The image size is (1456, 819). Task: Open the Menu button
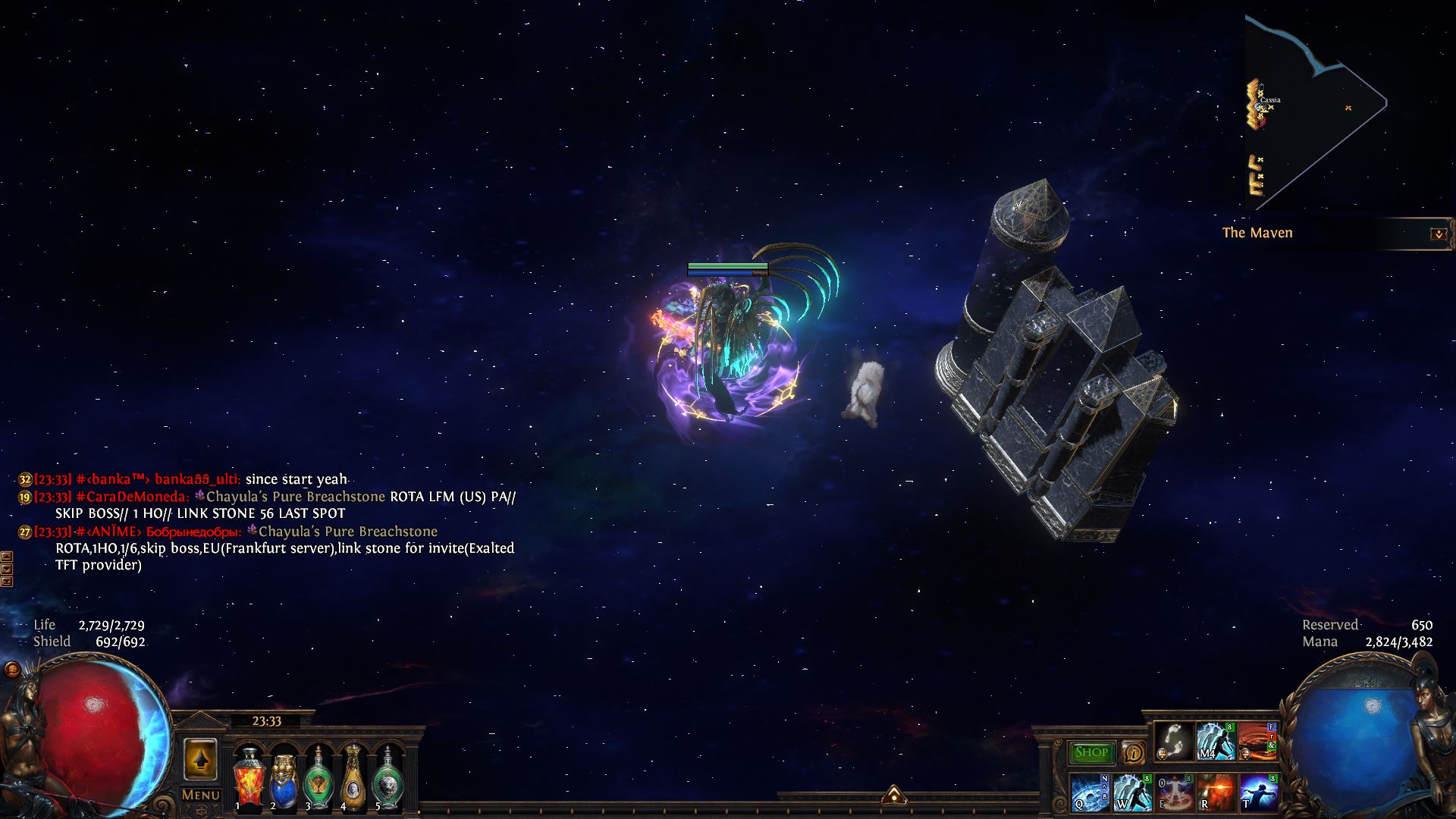201,795
